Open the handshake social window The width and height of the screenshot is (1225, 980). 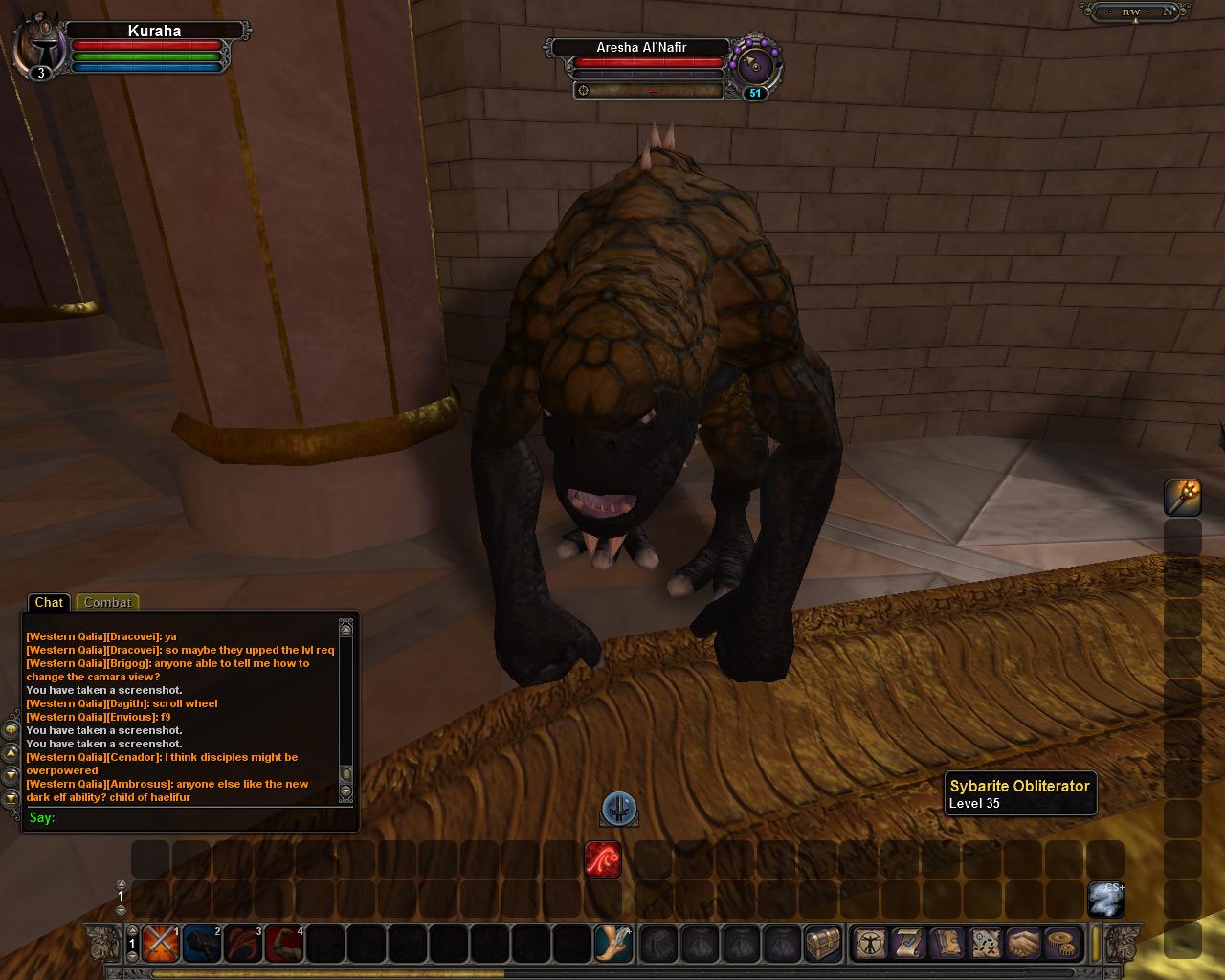pyautogui.click(x=1023, y=944)
